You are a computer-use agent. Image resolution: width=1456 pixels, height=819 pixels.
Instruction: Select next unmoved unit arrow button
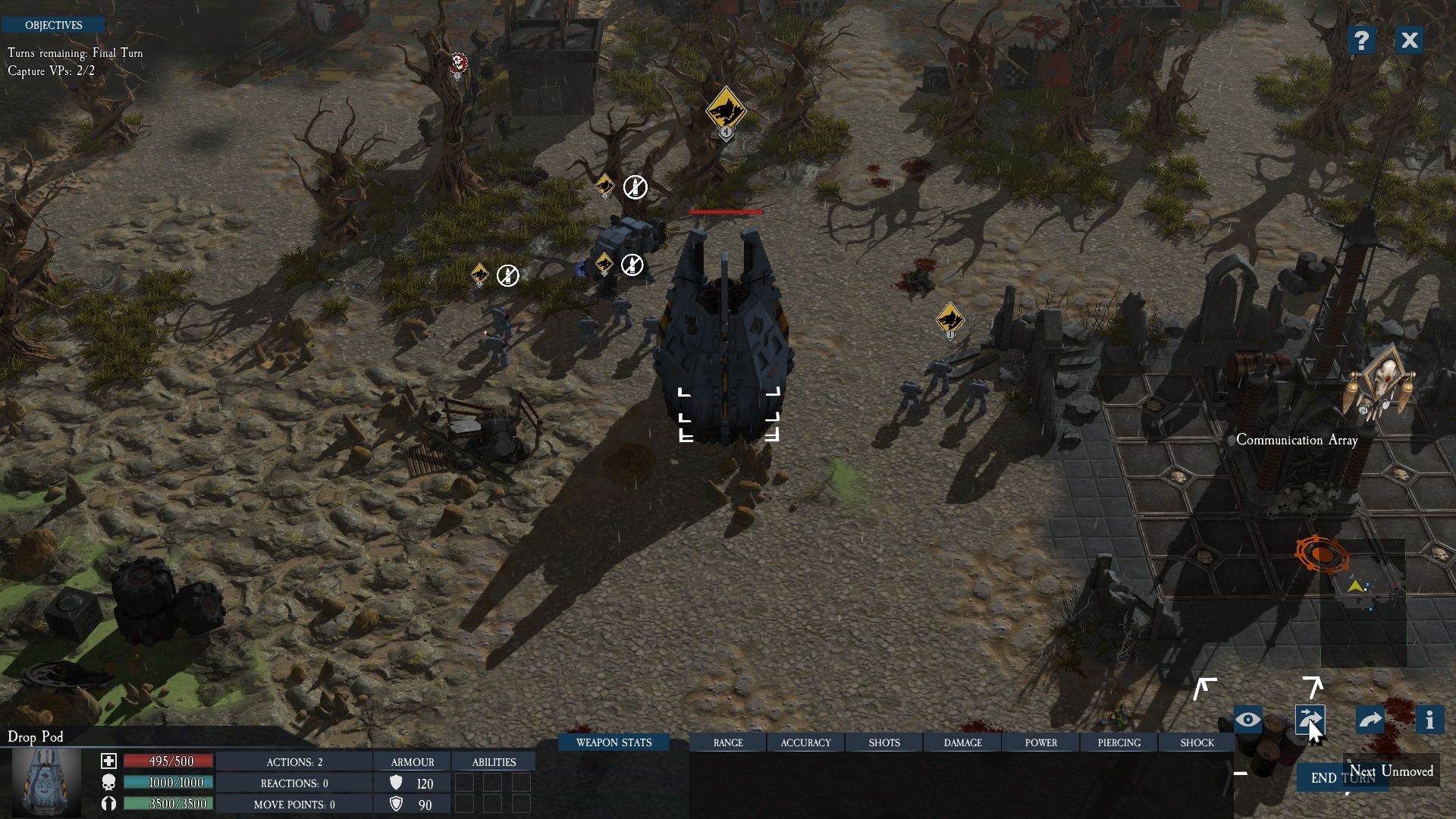[x=1310, y=720]
